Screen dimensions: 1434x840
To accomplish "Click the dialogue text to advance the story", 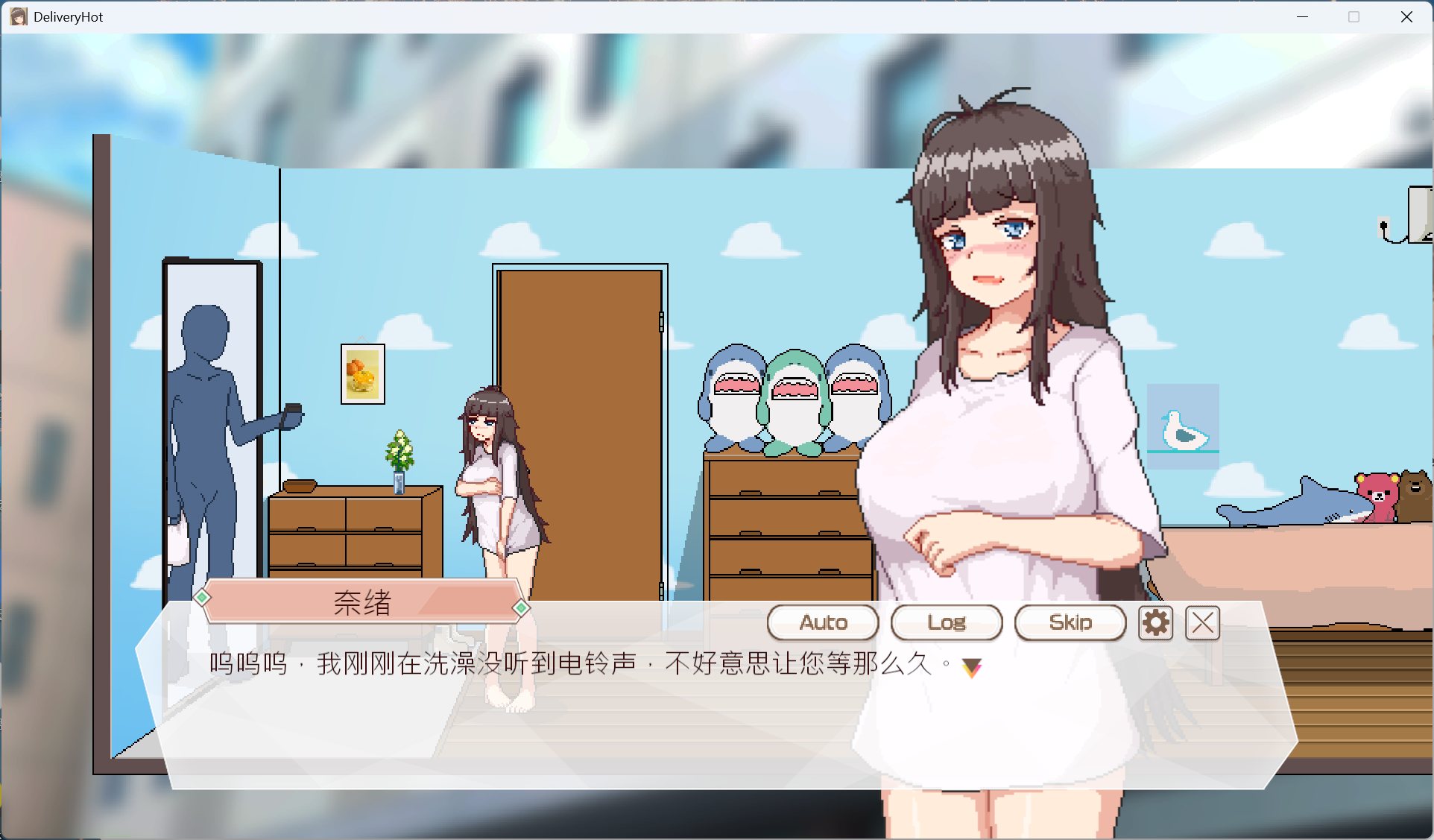I will click(522, 663).
